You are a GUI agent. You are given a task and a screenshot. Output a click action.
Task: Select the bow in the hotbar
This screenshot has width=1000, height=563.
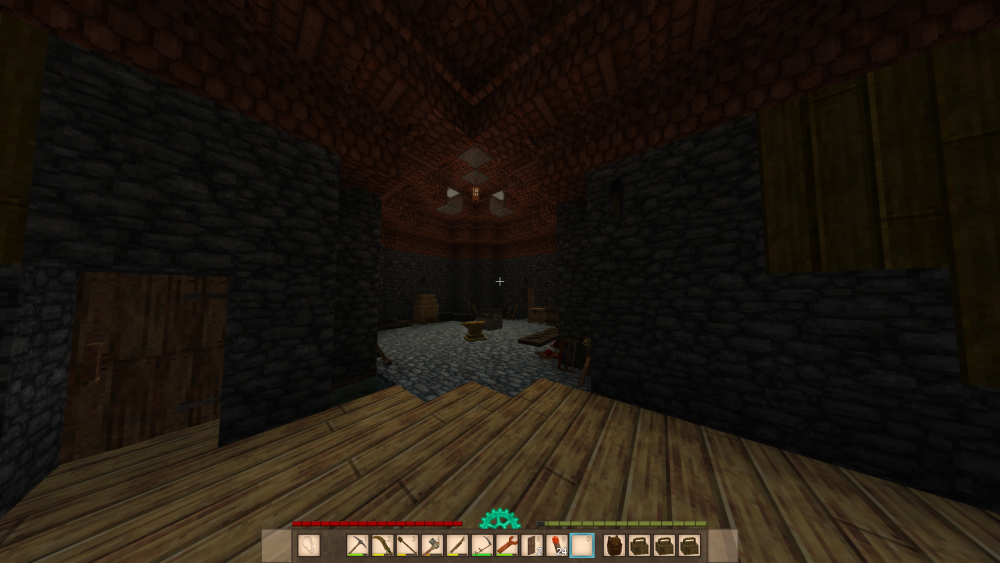(383, 546)
